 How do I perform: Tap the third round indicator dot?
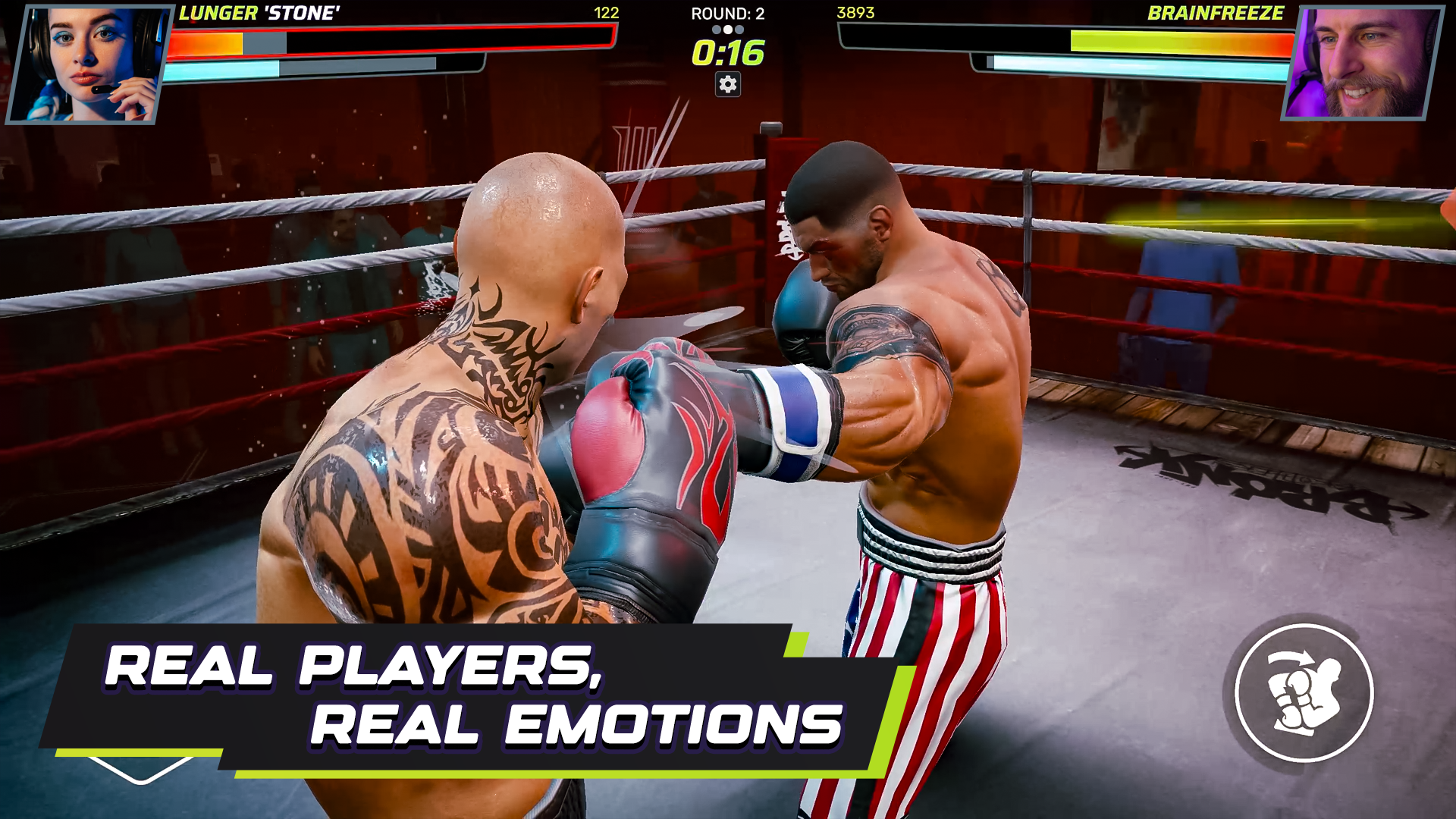739,28
